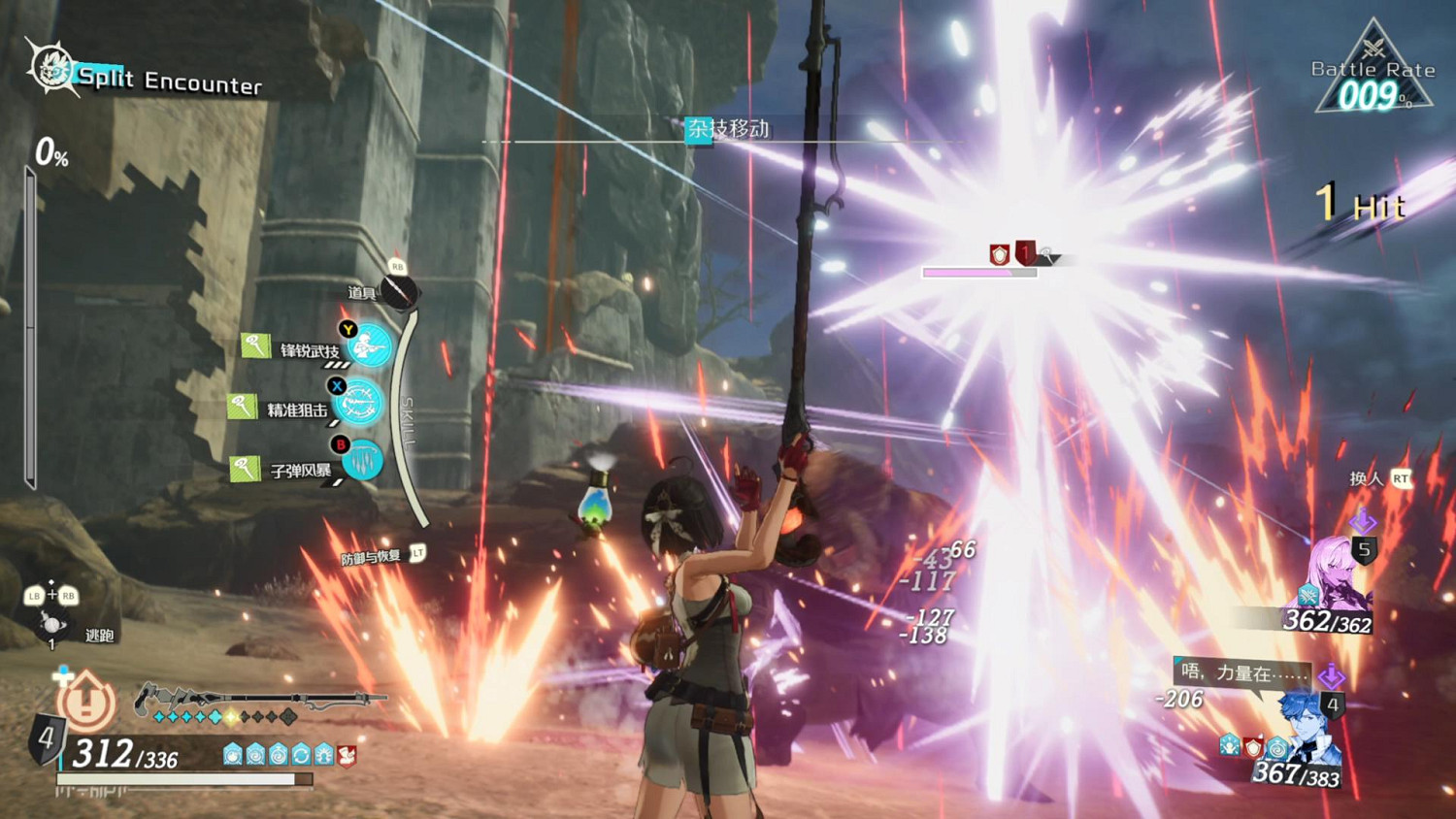Select the Battle Rate triangle indicator
The width and height of the screenshot is (1456, 819).
pos(1373,73)
